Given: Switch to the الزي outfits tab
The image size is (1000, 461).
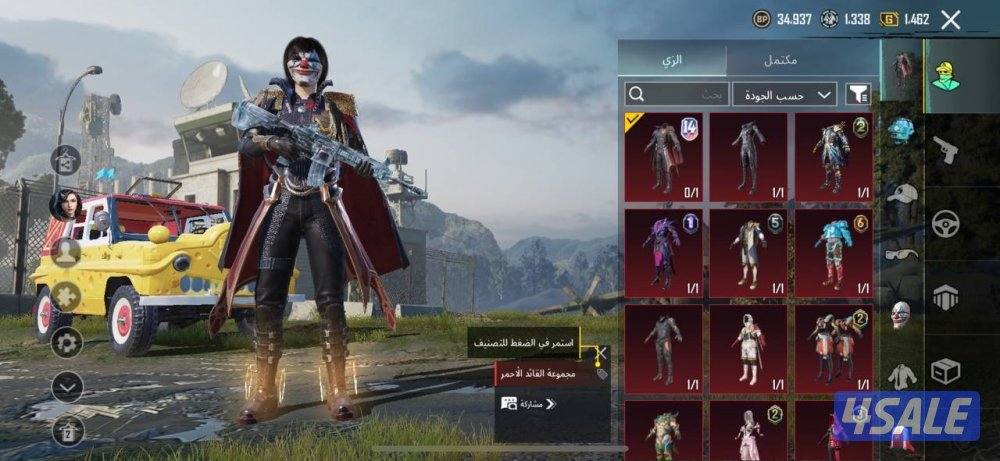Looking at the screenshot, I should click(673, 60).
